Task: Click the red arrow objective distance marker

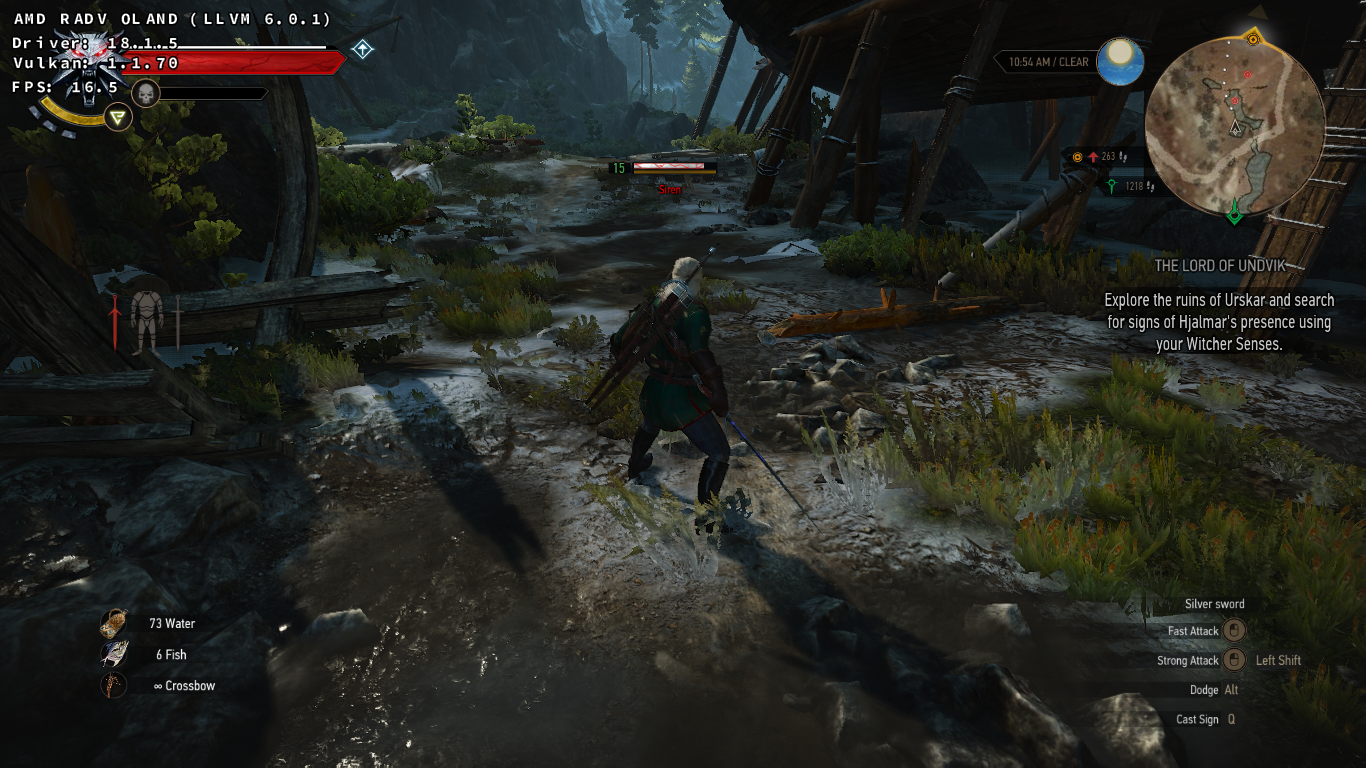Action: [1095, 157]
